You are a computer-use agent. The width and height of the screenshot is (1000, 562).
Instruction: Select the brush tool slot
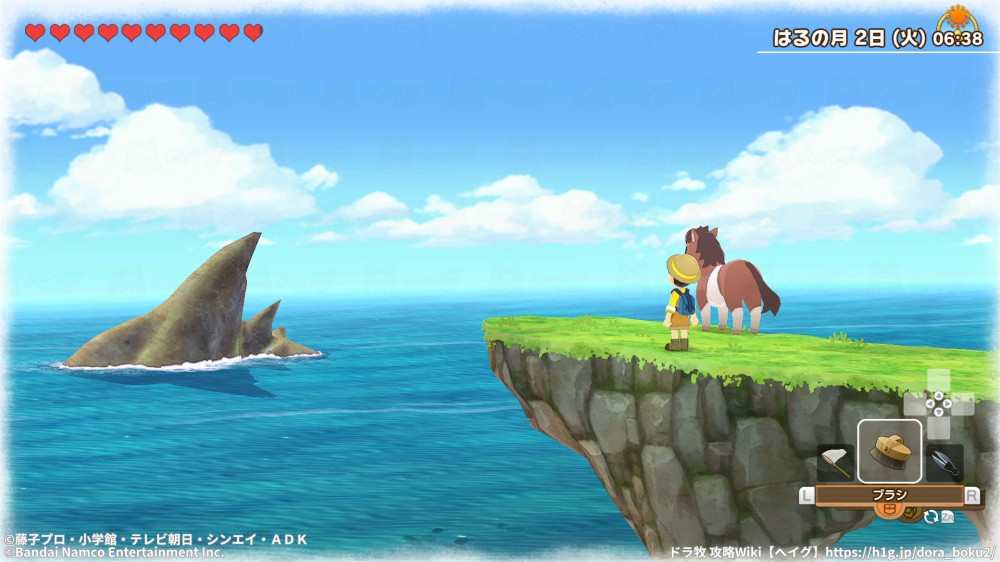889,451
